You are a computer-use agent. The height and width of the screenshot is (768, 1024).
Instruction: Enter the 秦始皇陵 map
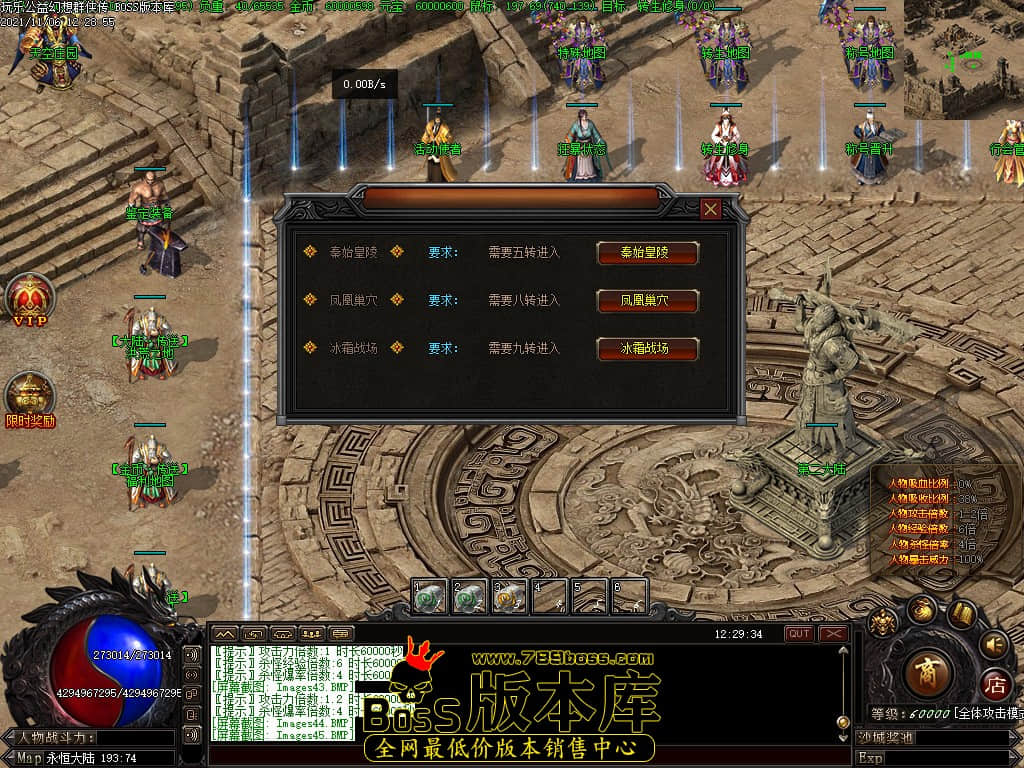coord(647,253)
